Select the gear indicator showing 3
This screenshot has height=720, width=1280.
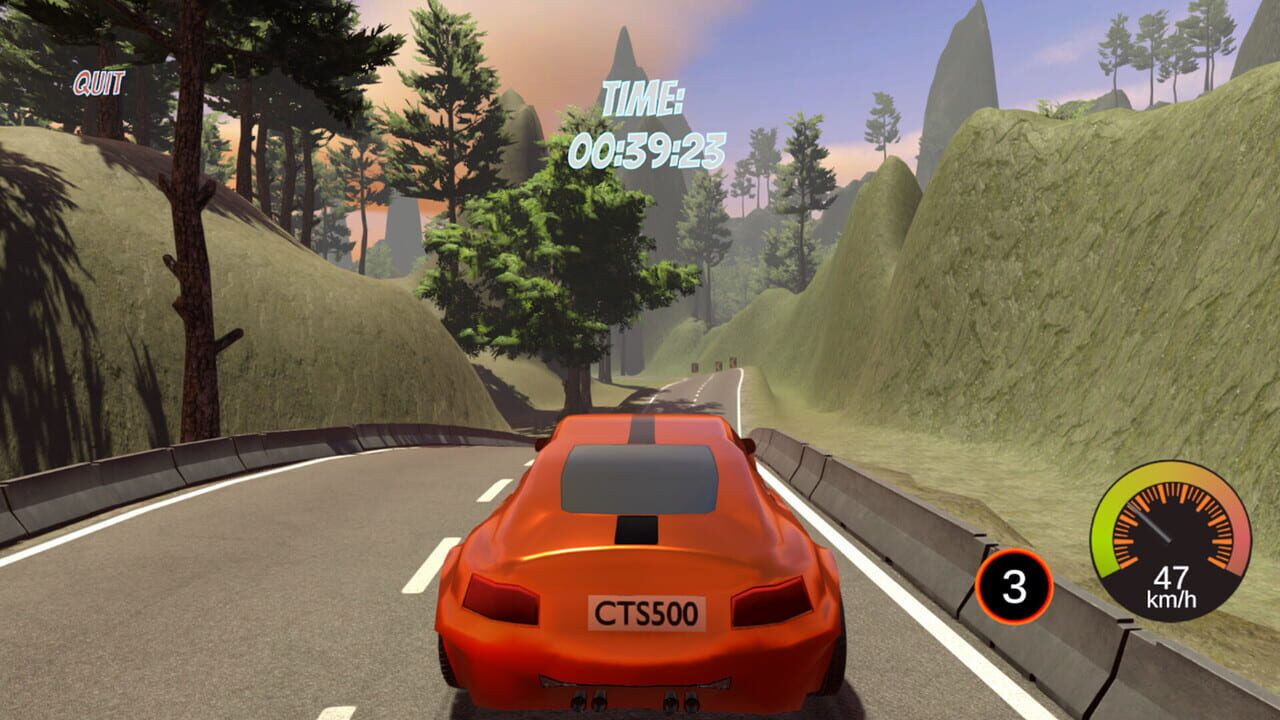pos(1014,585)
